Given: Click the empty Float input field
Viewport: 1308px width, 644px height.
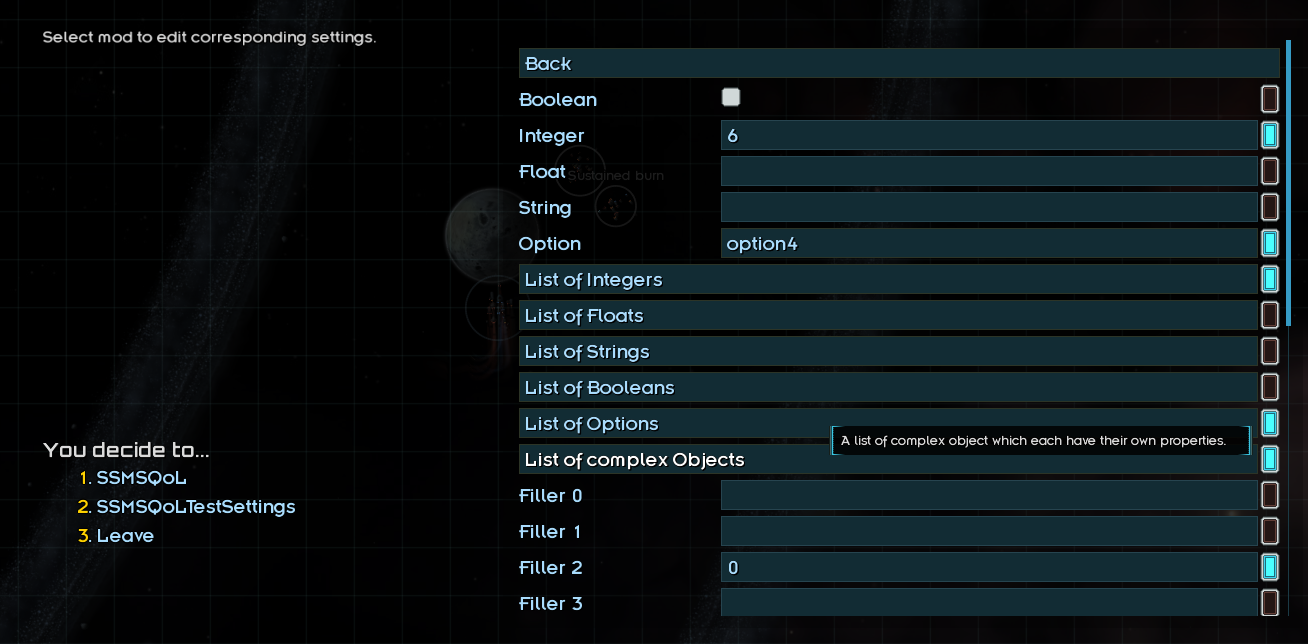Looking at the screenshot, I should pyautogui.click(x=988, y=171).
